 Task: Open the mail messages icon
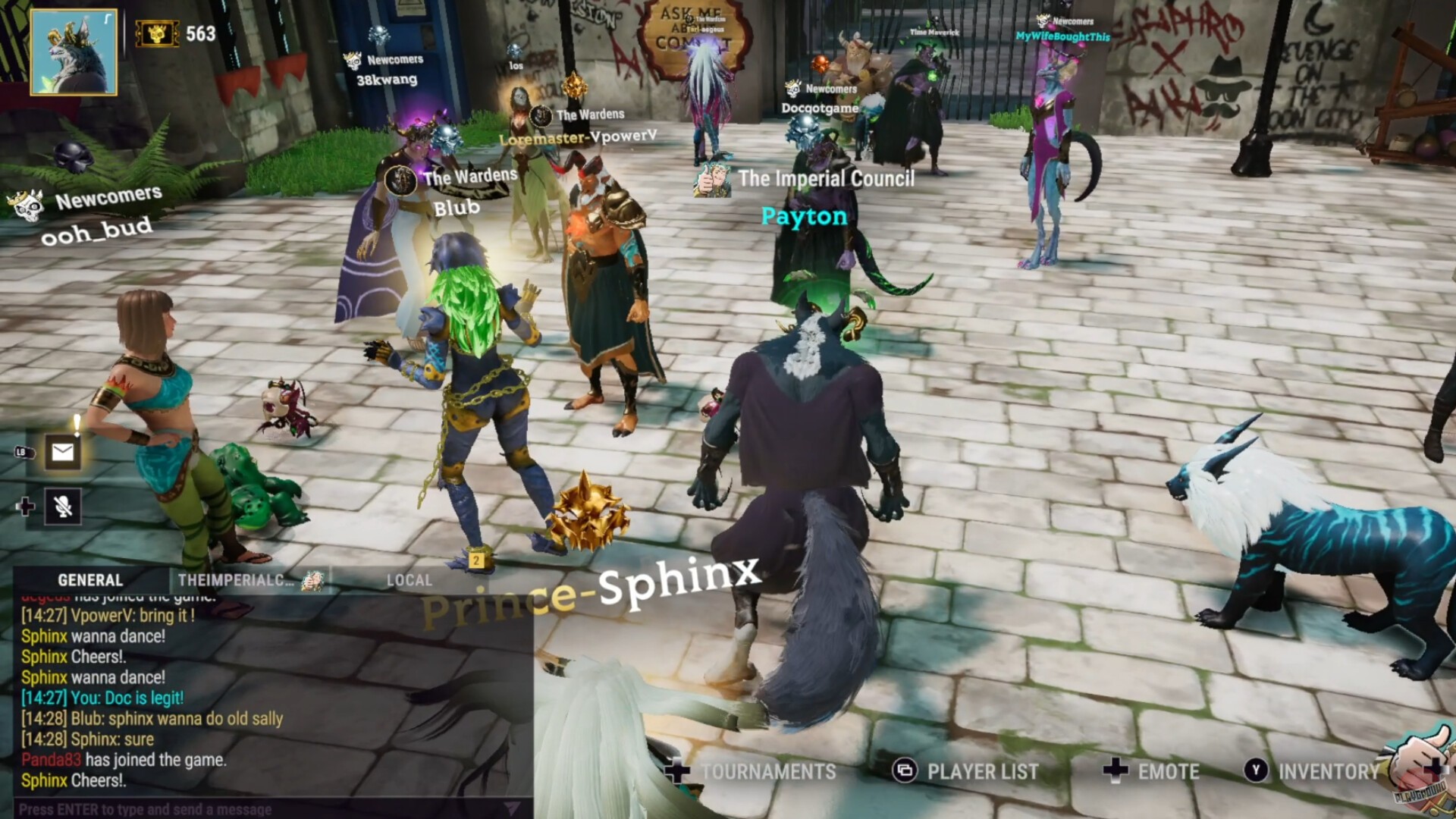click(63, 453)
